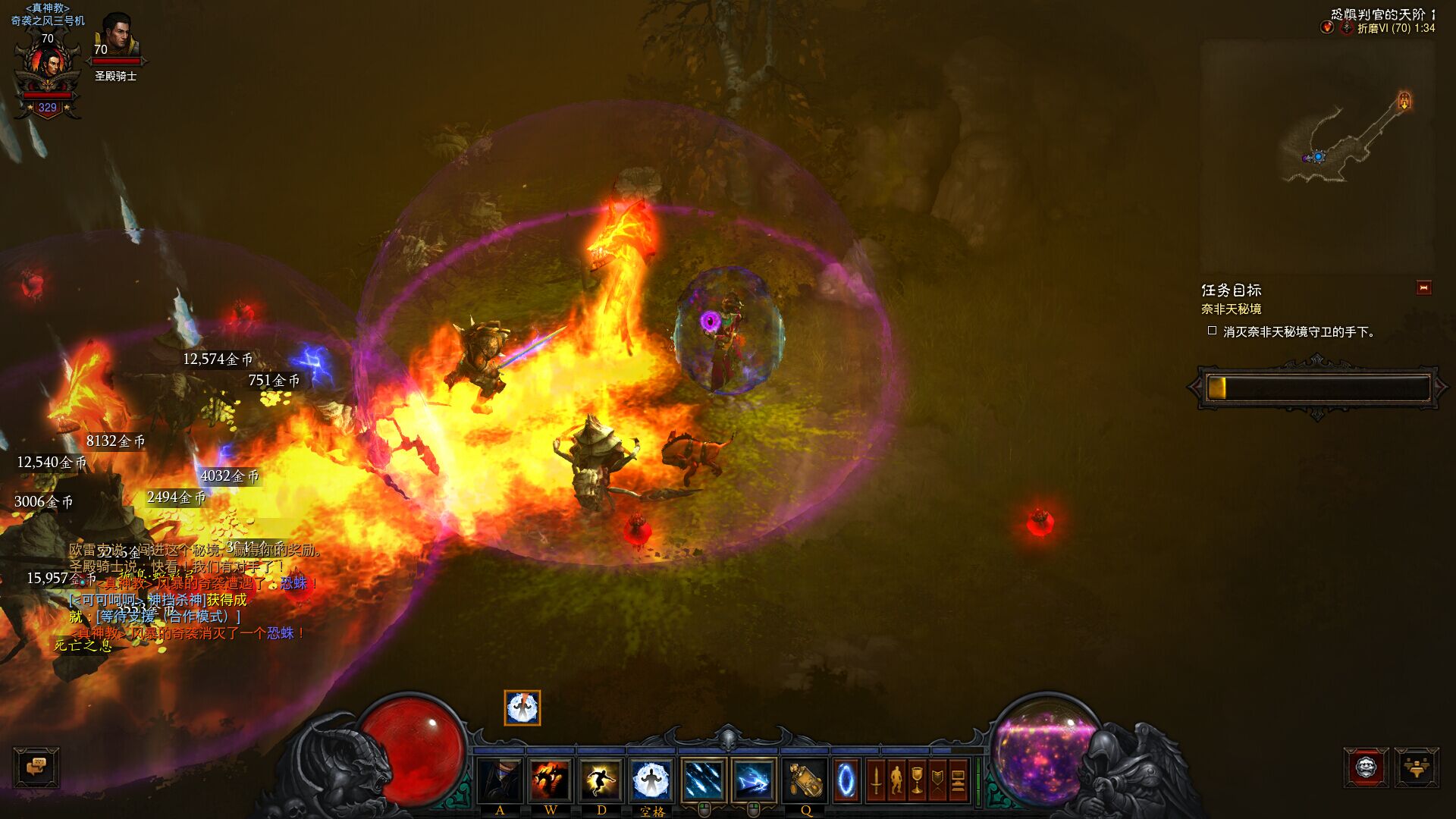The height and width of the screenshot is (819, 1456).
Task: Open the golden chalice menu button
Action: tap(917, 780)
